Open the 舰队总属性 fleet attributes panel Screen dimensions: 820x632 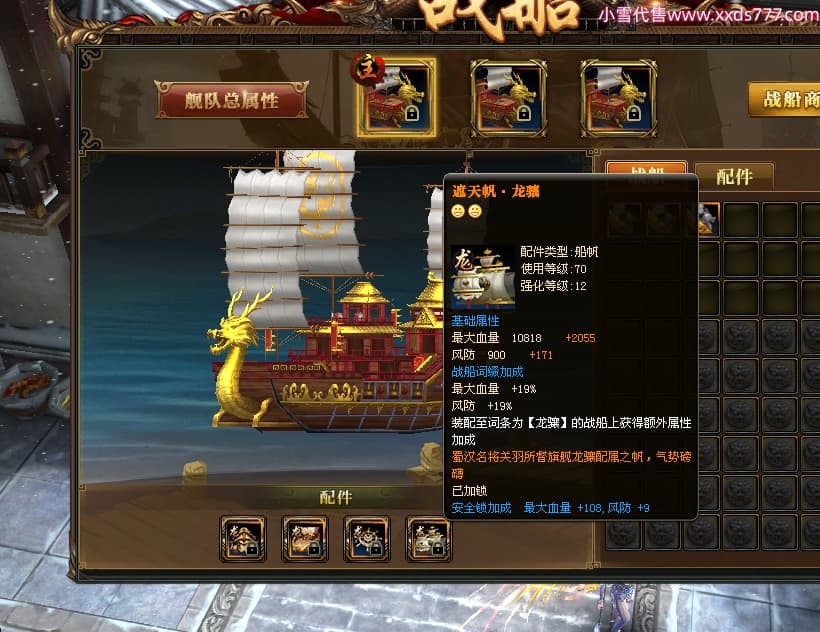point(231,100)
